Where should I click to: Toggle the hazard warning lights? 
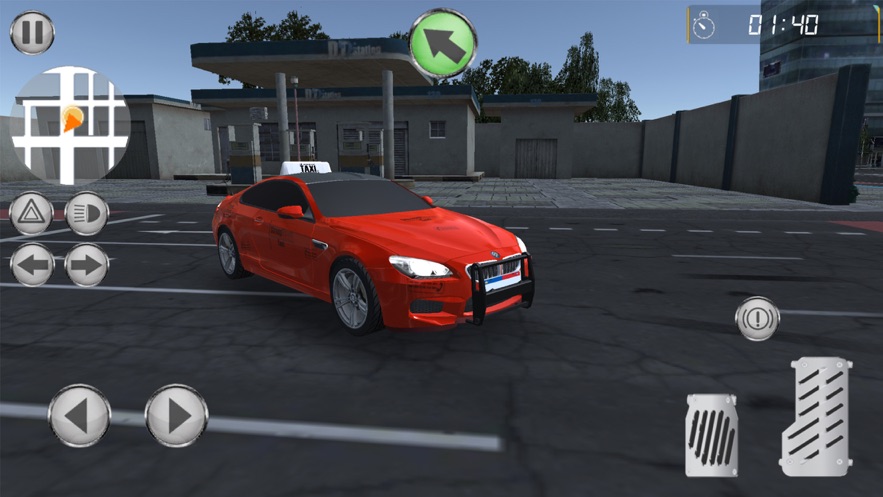pyautogui.click(x=31, y=214)
